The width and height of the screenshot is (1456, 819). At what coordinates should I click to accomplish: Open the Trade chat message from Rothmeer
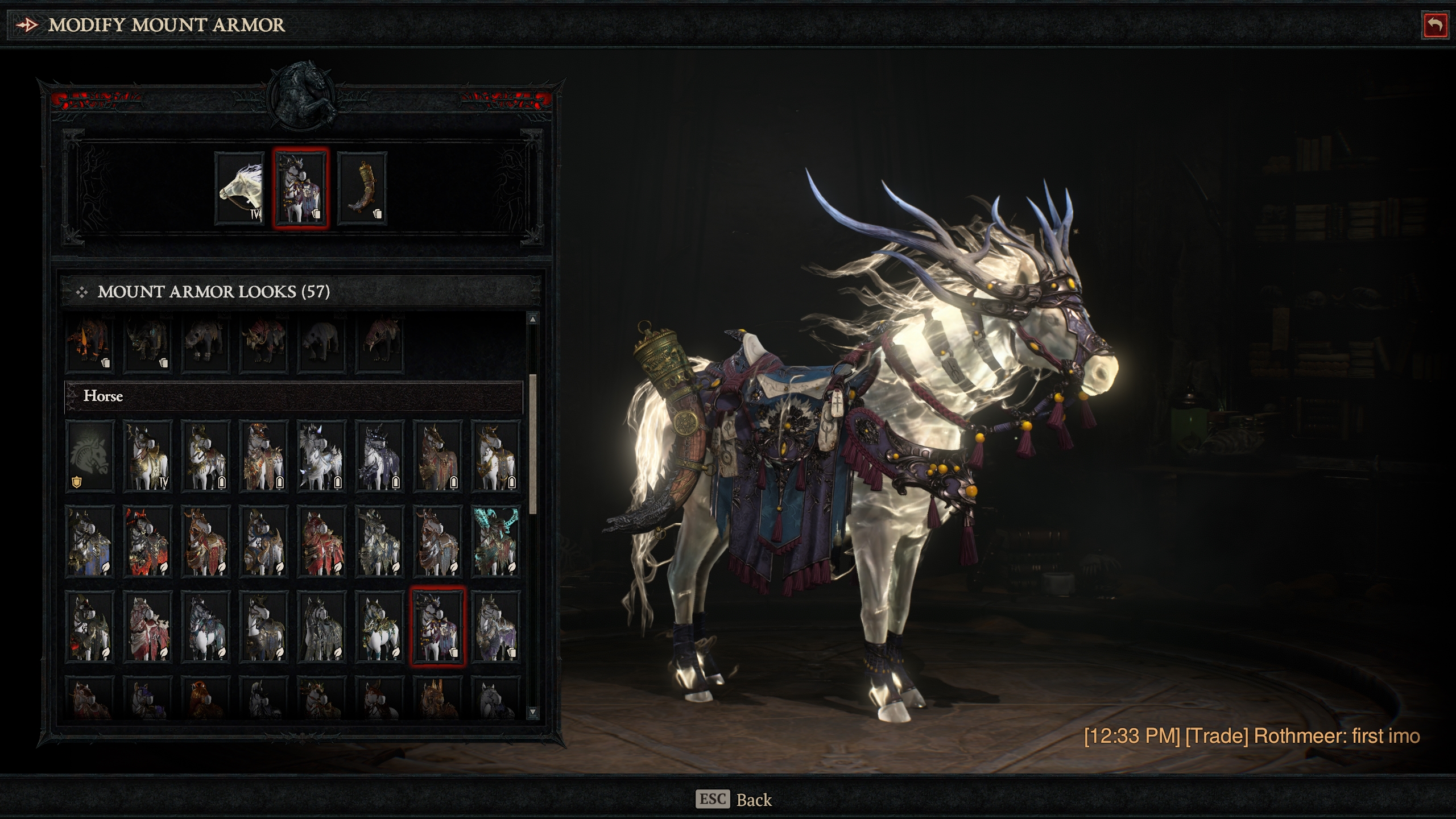(1251, 736)
